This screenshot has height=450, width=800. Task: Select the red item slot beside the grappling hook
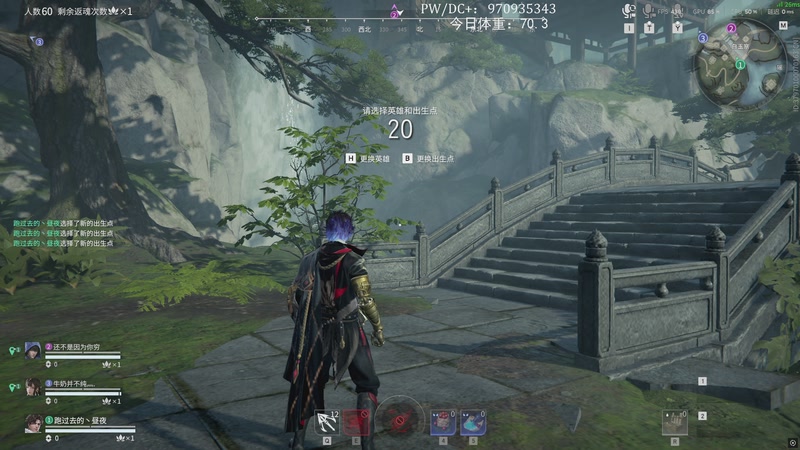tap(357, 422)
